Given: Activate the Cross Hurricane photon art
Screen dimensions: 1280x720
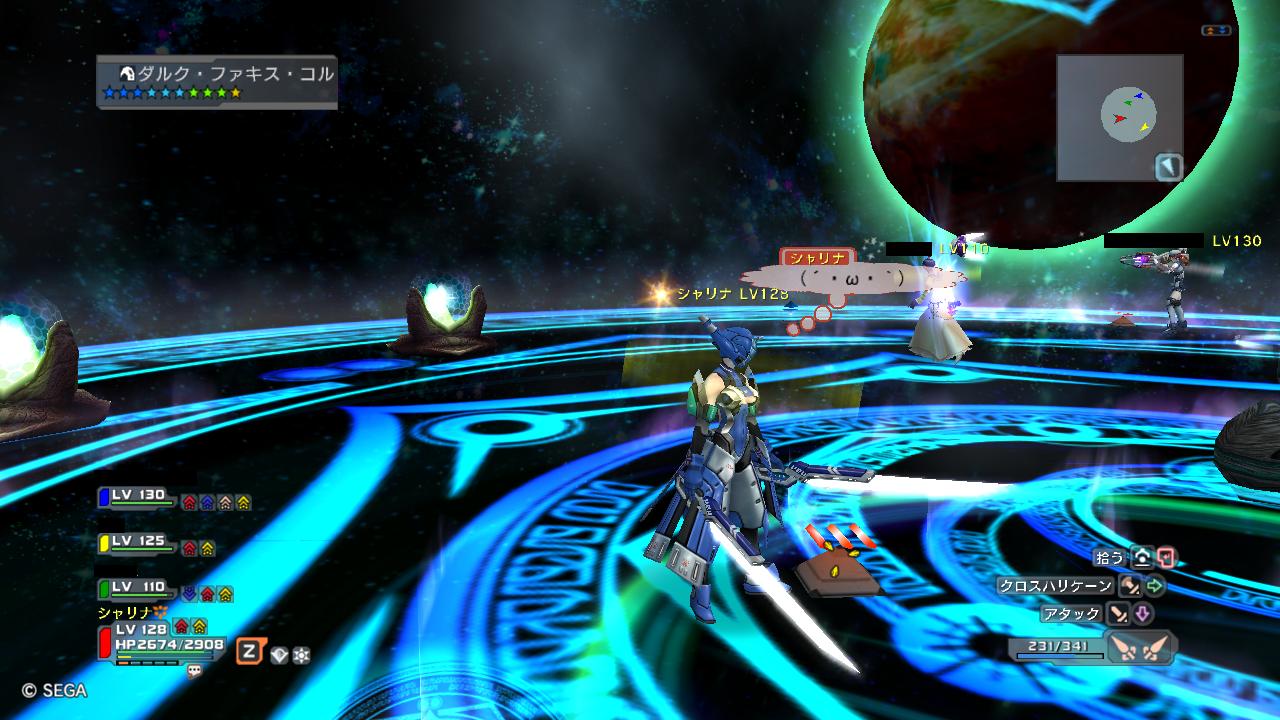Looking at the screenshot, I should pos(1130,586).
